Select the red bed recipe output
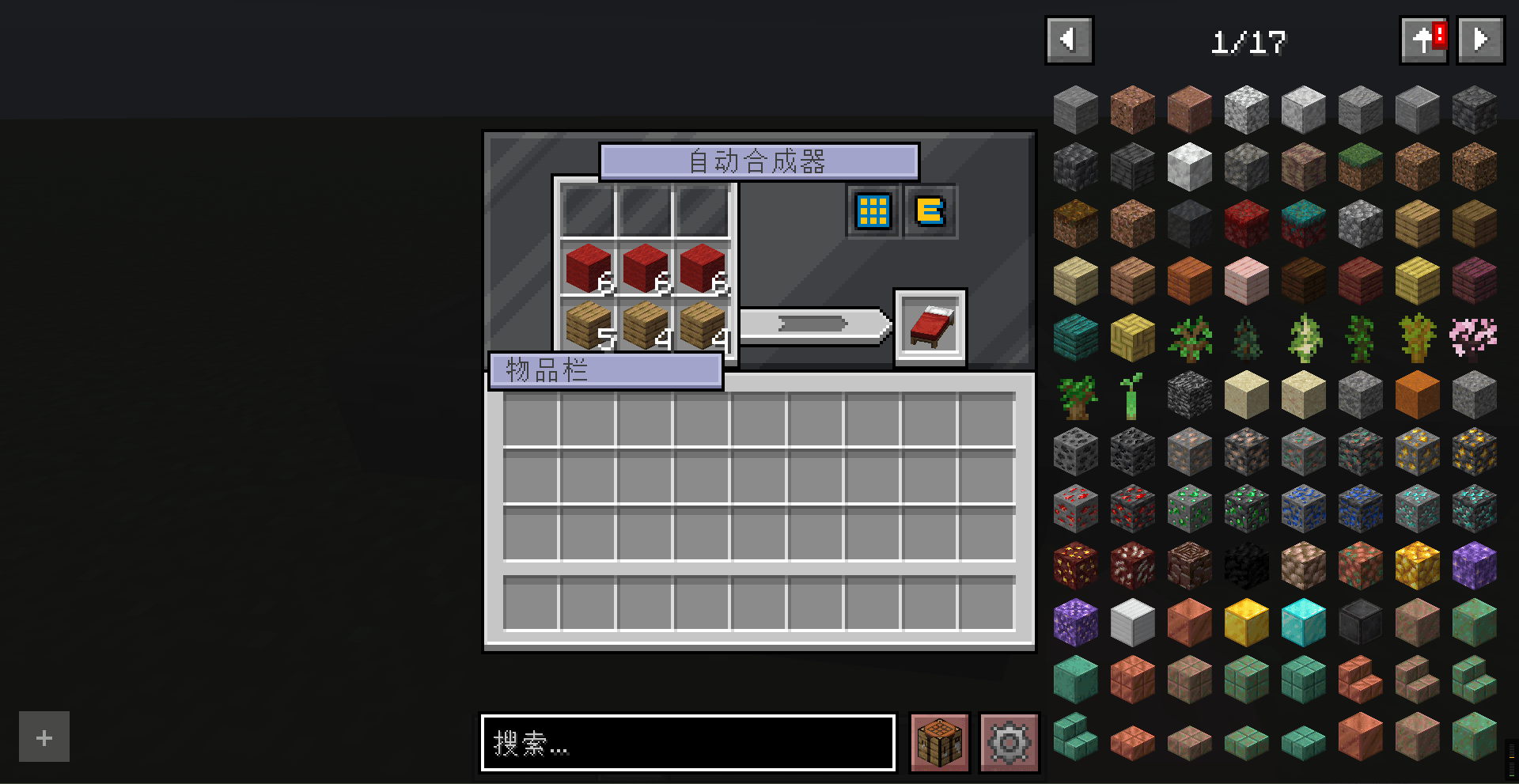This screenshot has height=784, width=1519. pyautogui.click(x=930, y=328)
